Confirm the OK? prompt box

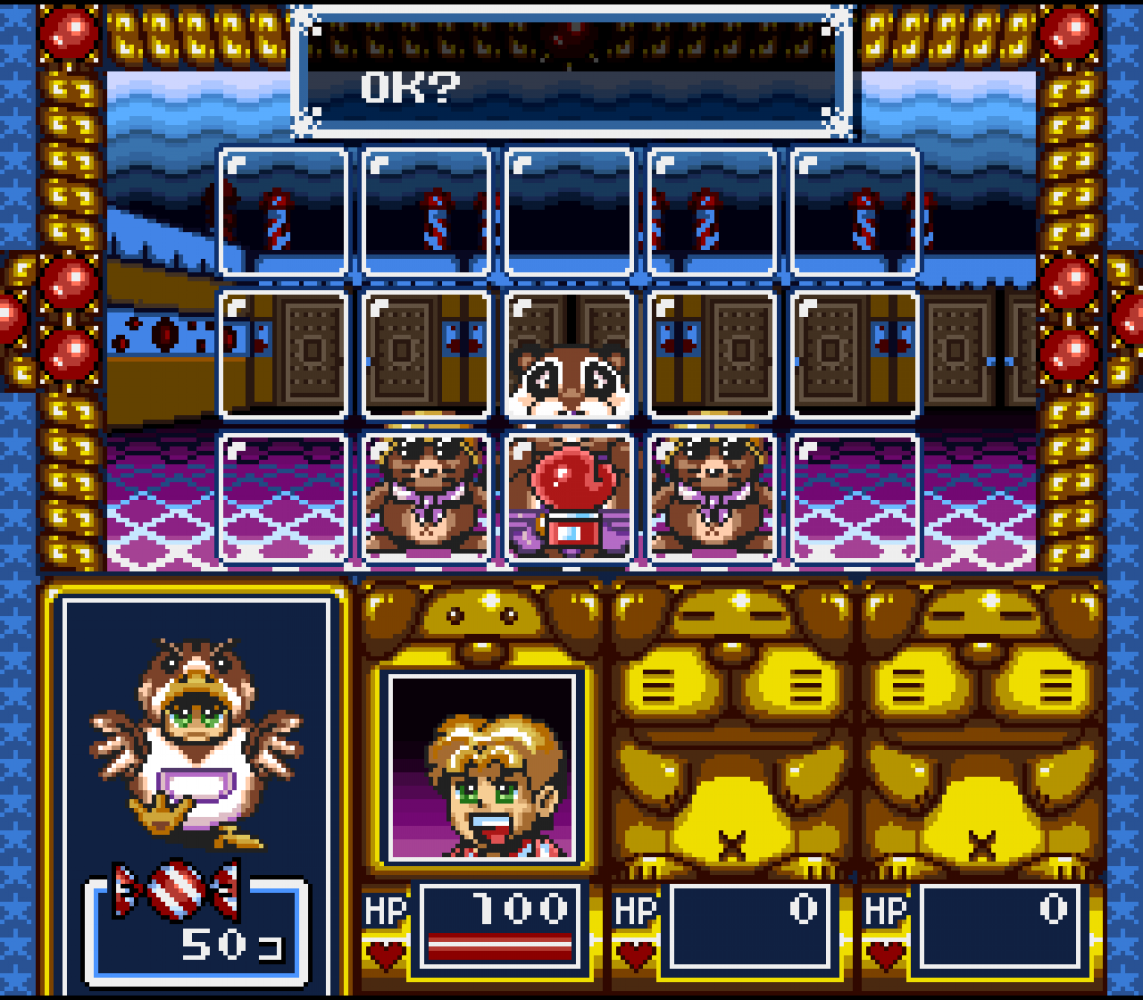coord(572,72)
